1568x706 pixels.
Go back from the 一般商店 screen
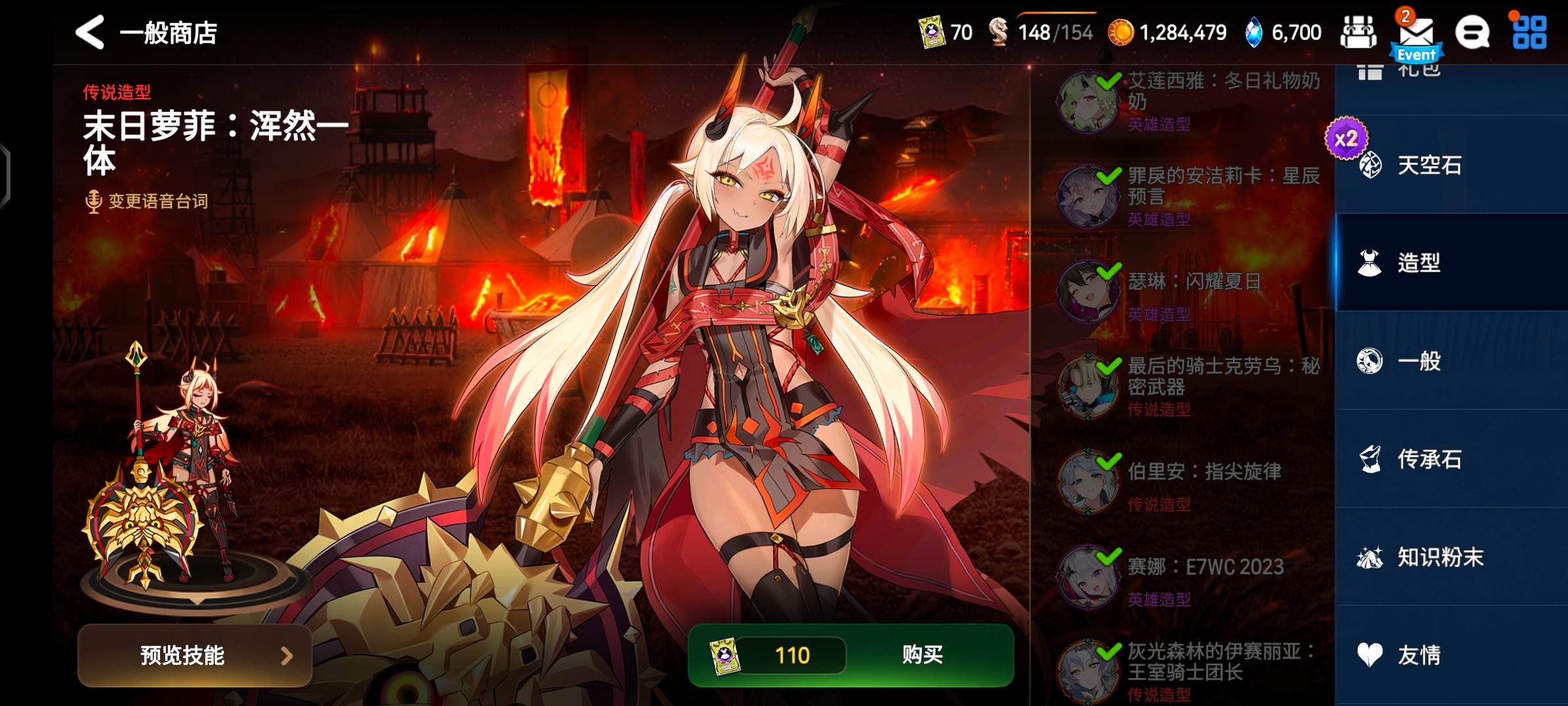[90, 32]
